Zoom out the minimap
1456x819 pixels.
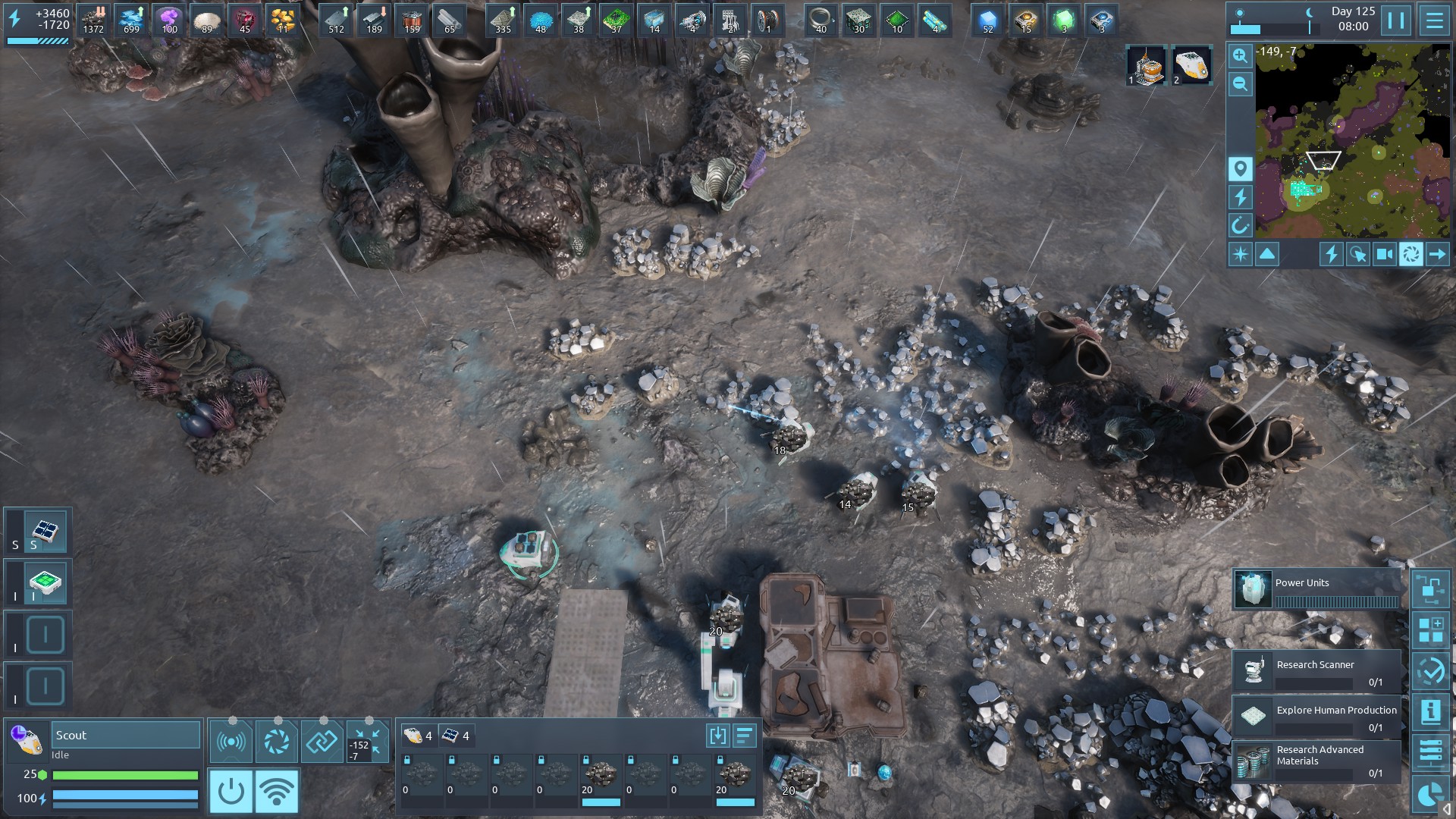coord(1240,84)
